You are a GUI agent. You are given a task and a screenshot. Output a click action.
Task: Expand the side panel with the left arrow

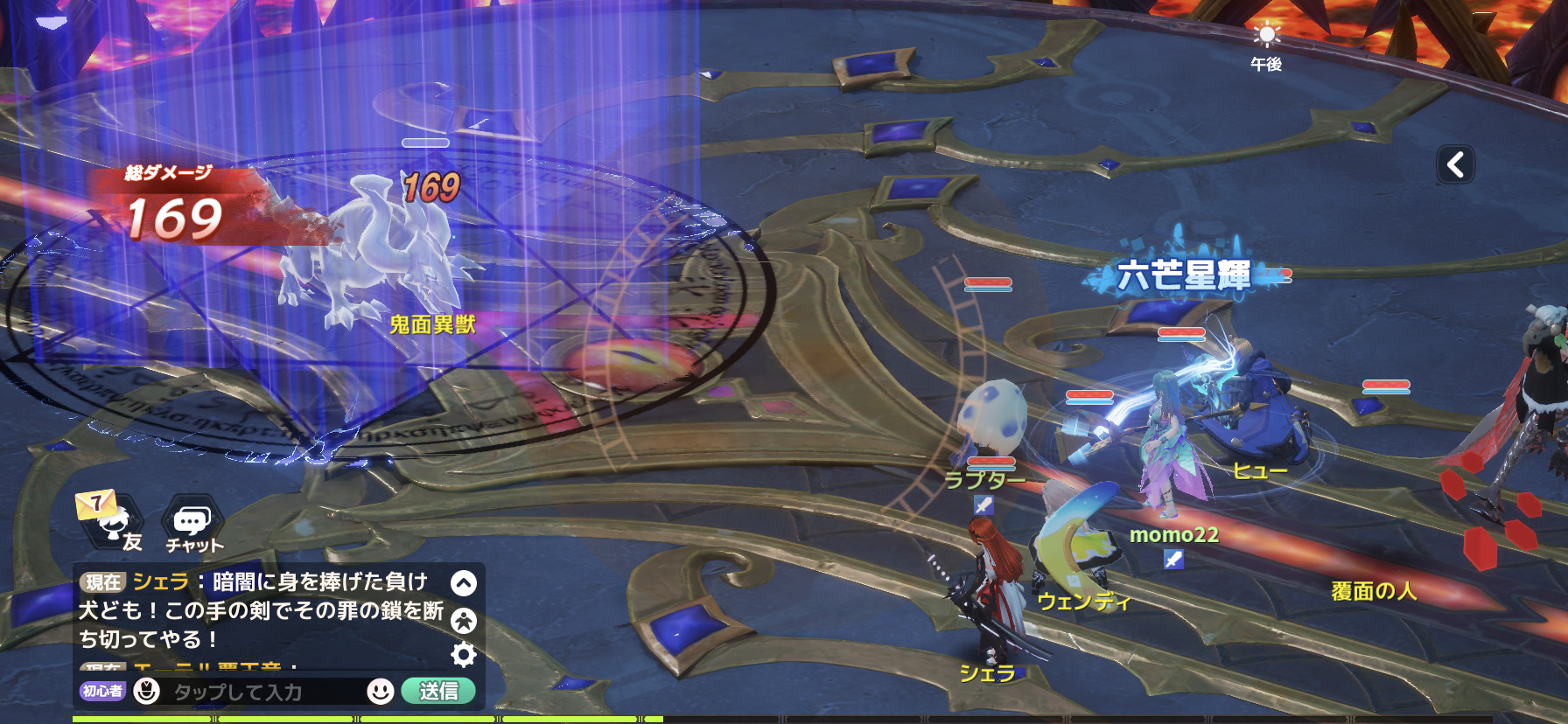click(x=1455, y=164)
